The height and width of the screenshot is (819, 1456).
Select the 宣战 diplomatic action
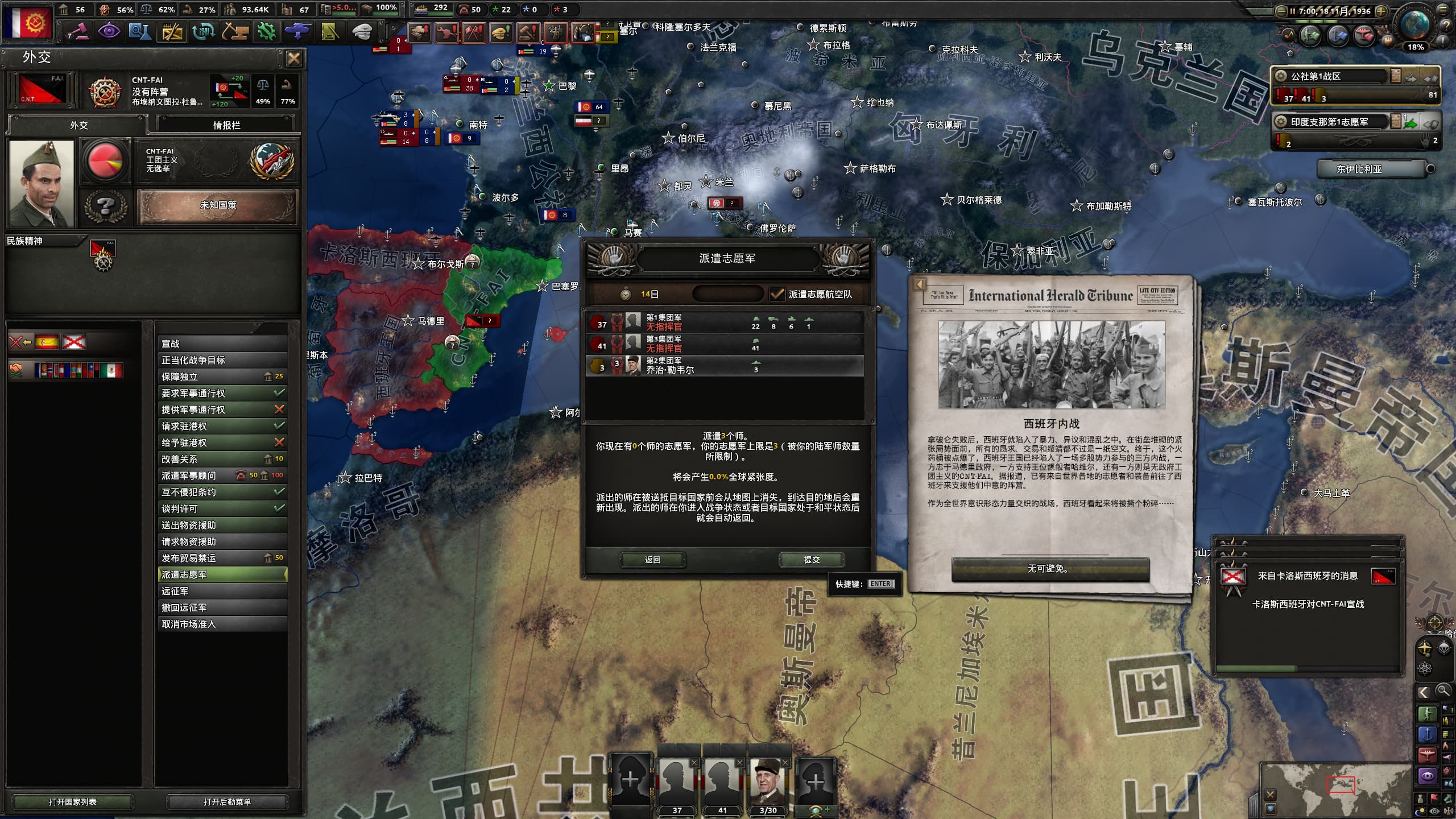pos(222,344)
